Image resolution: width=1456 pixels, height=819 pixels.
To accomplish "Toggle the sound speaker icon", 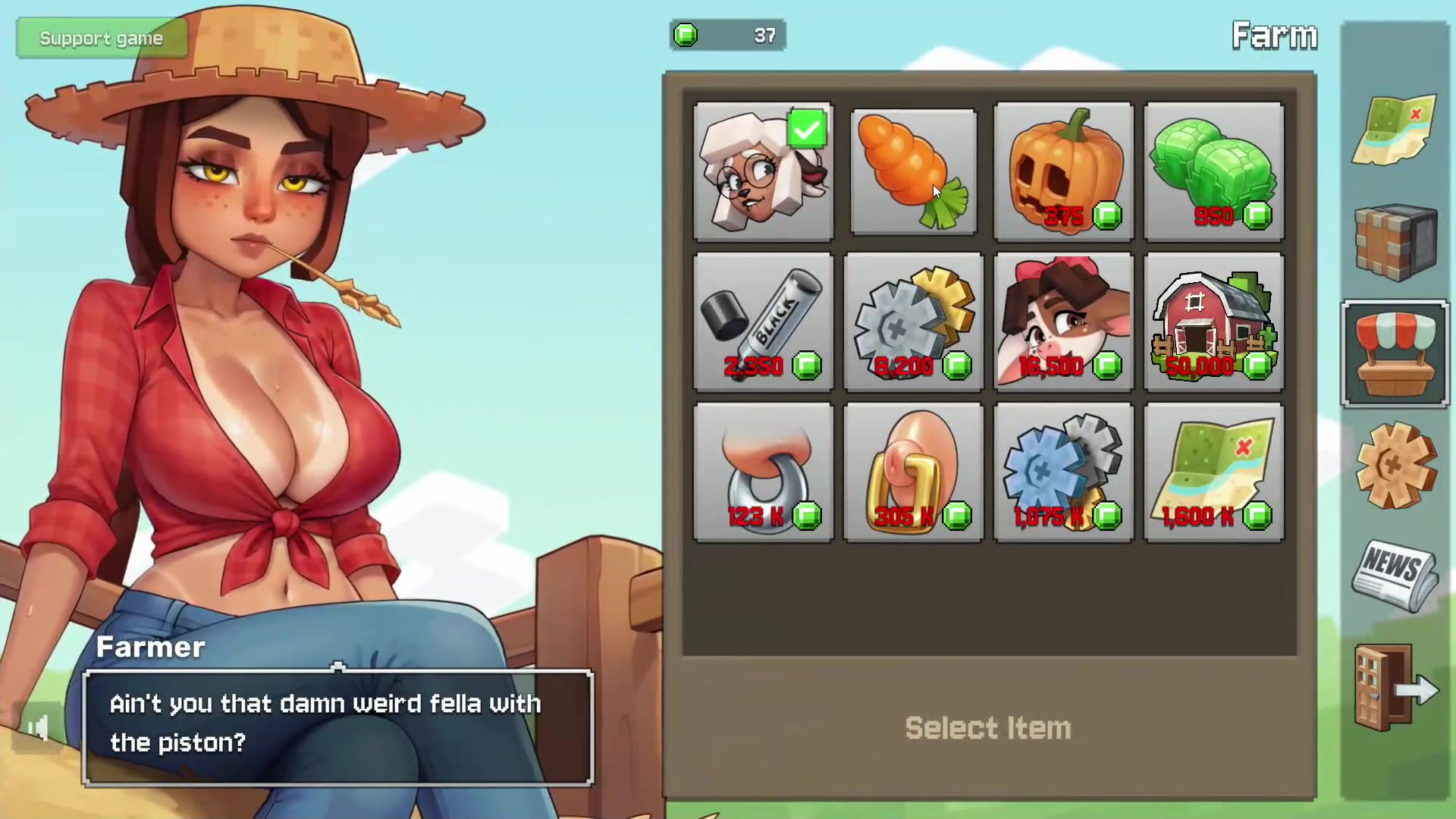I will tap(38, 729).
